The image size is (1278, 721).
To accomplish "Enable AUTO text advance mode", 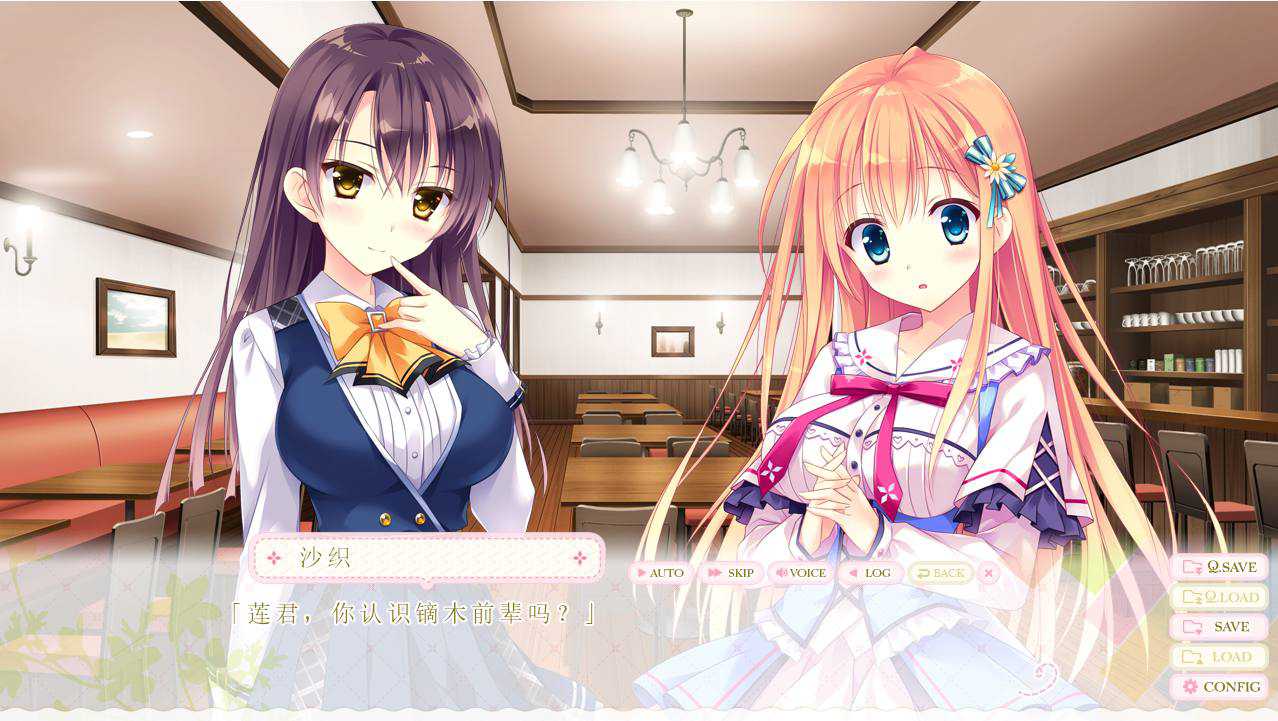I will [660, 573].
